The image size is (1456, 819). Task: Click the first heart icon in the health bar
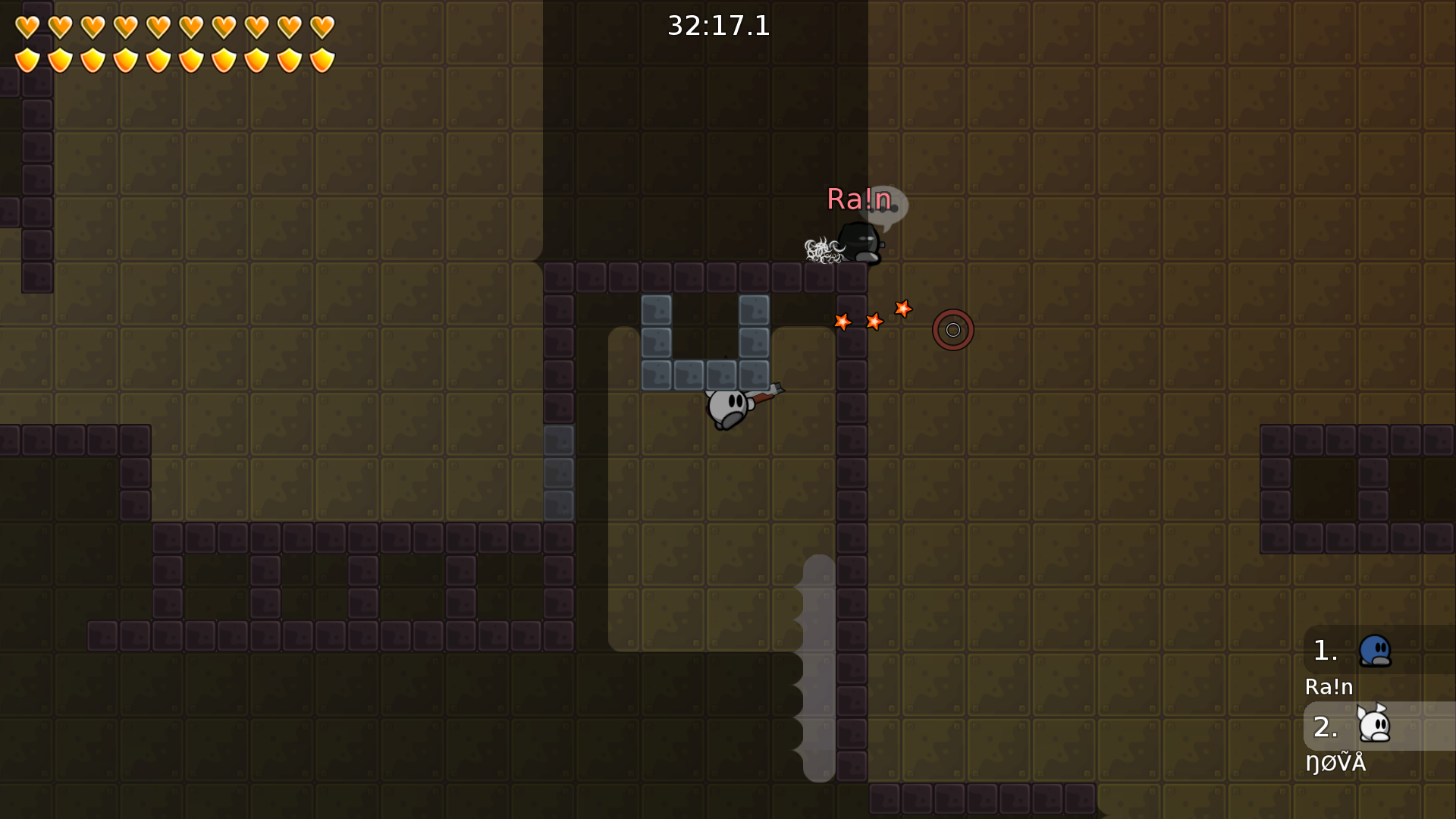pyautogui.click(x=27, y=25)
